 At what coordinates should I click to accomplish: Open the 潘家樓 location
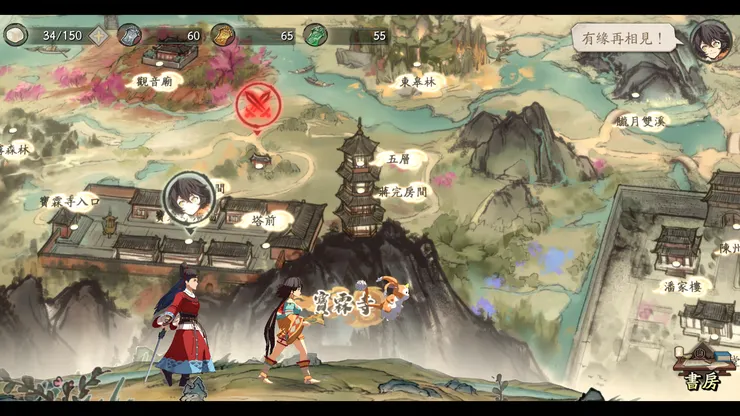coord(688,287)
